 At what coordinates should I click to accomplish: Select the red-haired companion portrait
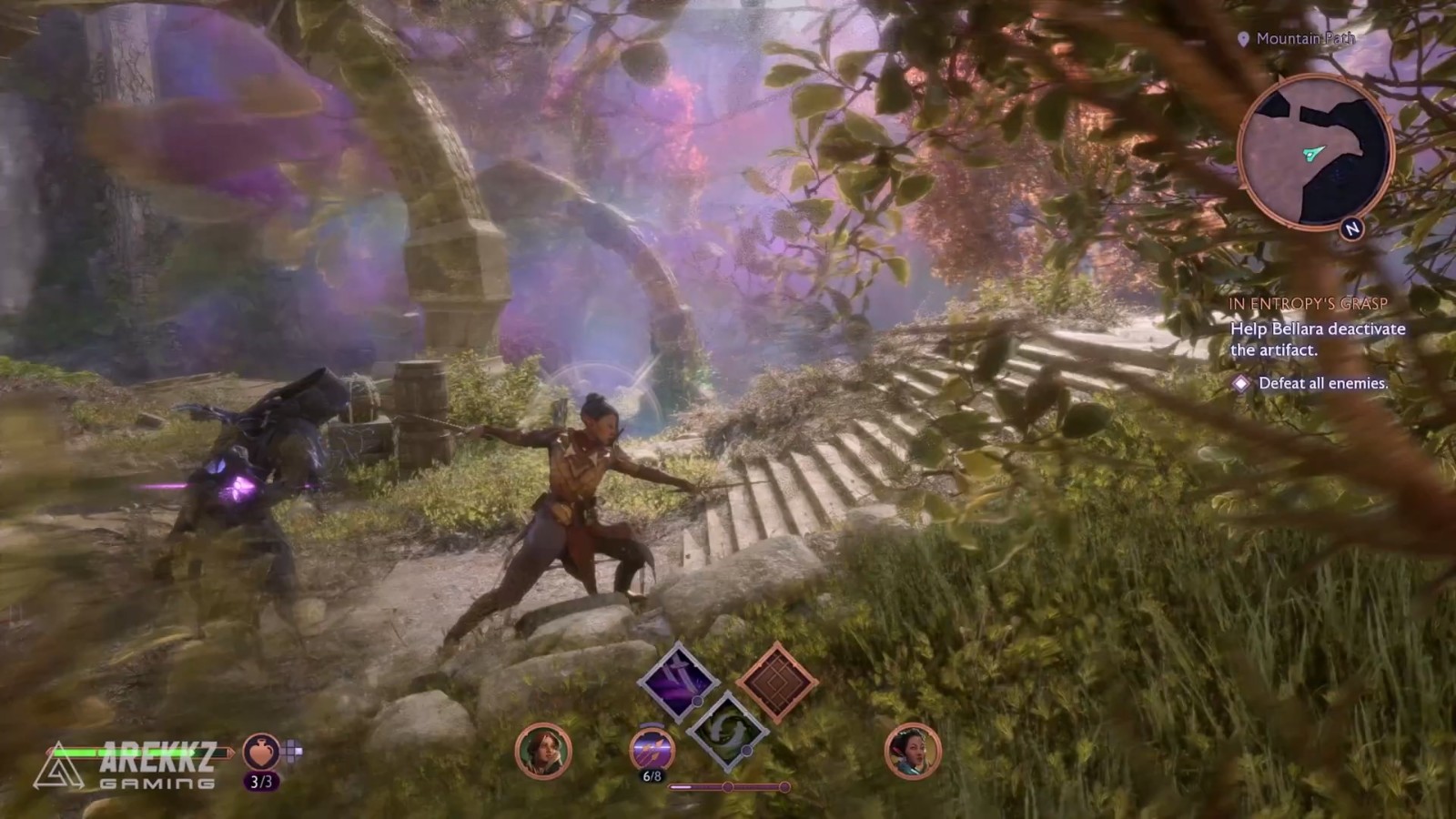coord(543,752)
